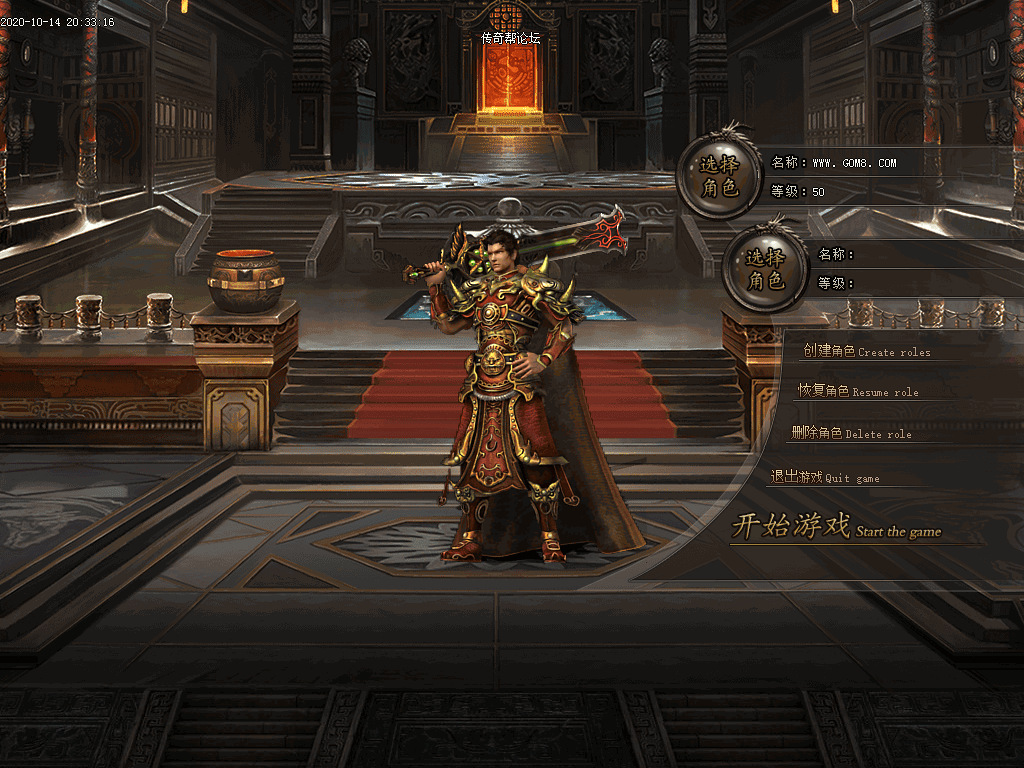1024x768 pixels.
Task: Select the empty second character slot
Action: coord(765,270)
